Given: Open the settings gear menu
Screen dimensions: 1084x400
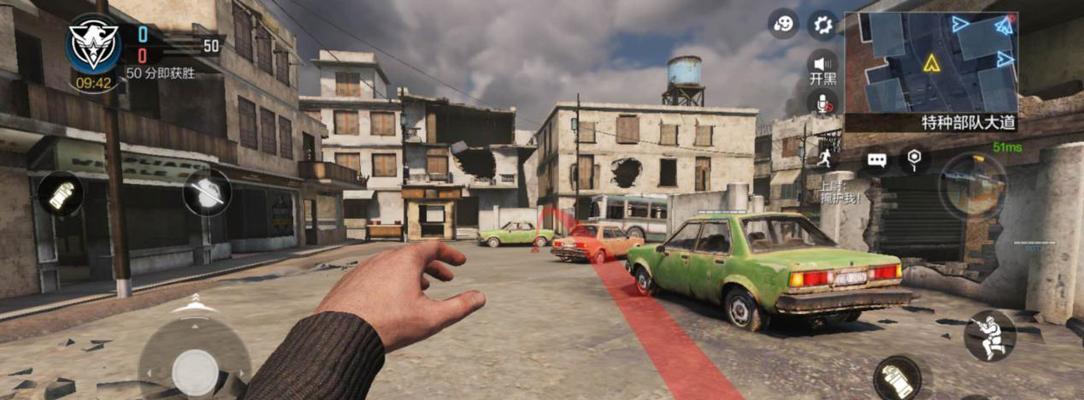Looking at the screenshot, I should point(822,24).
